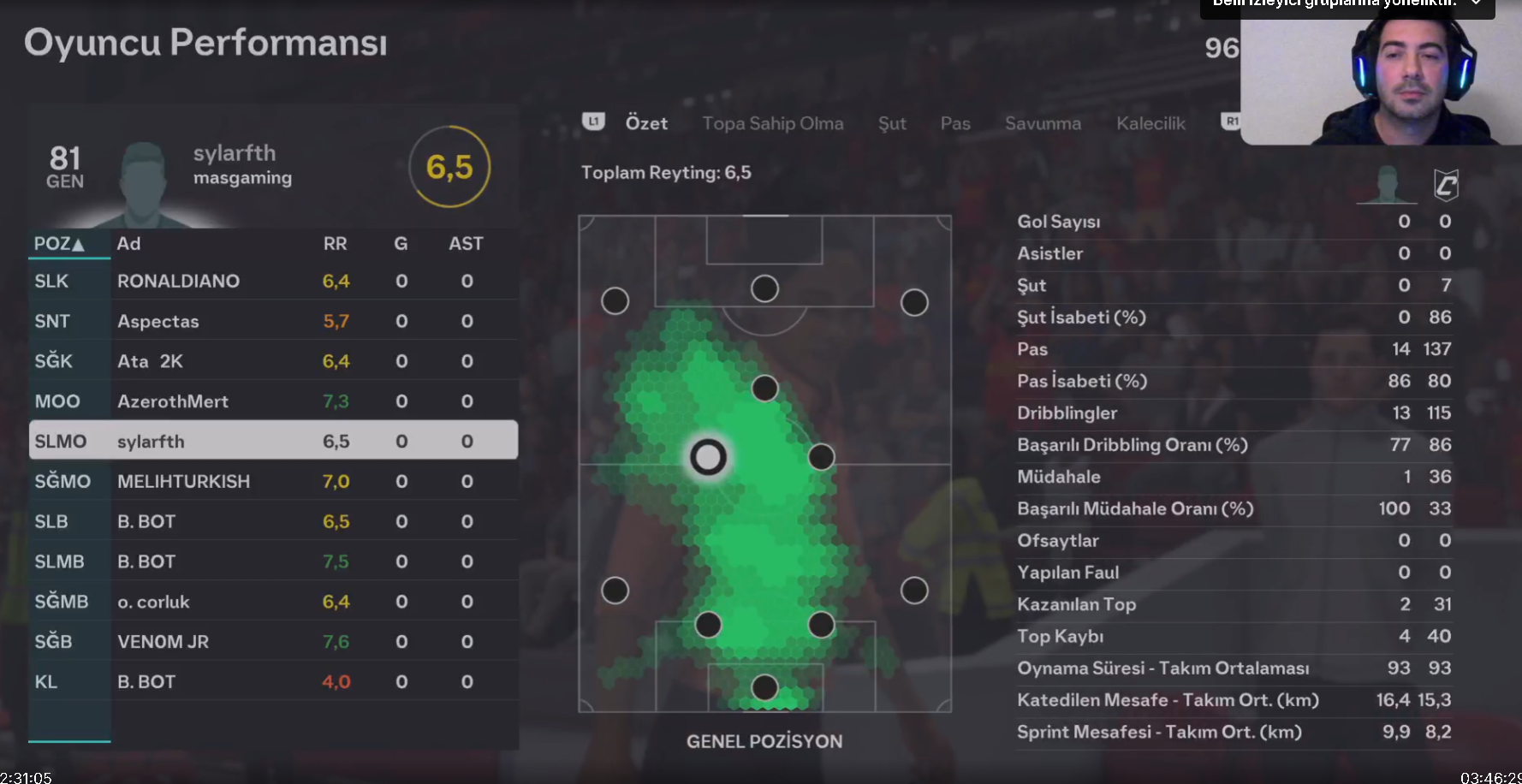Switch to the Özet tab
The height and width of the screenshot is (784, 1522).
point(646,123)
